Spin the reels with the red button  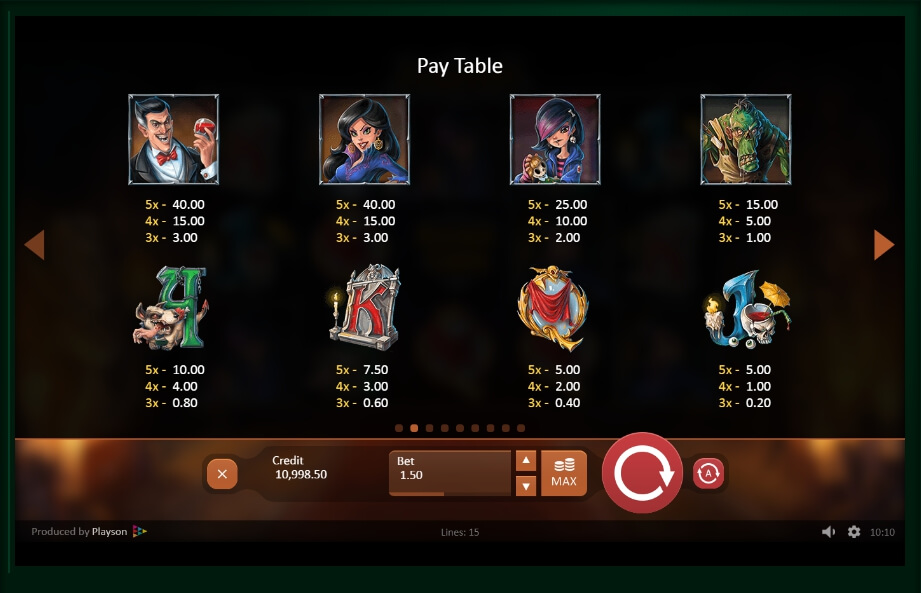point(642,473)
